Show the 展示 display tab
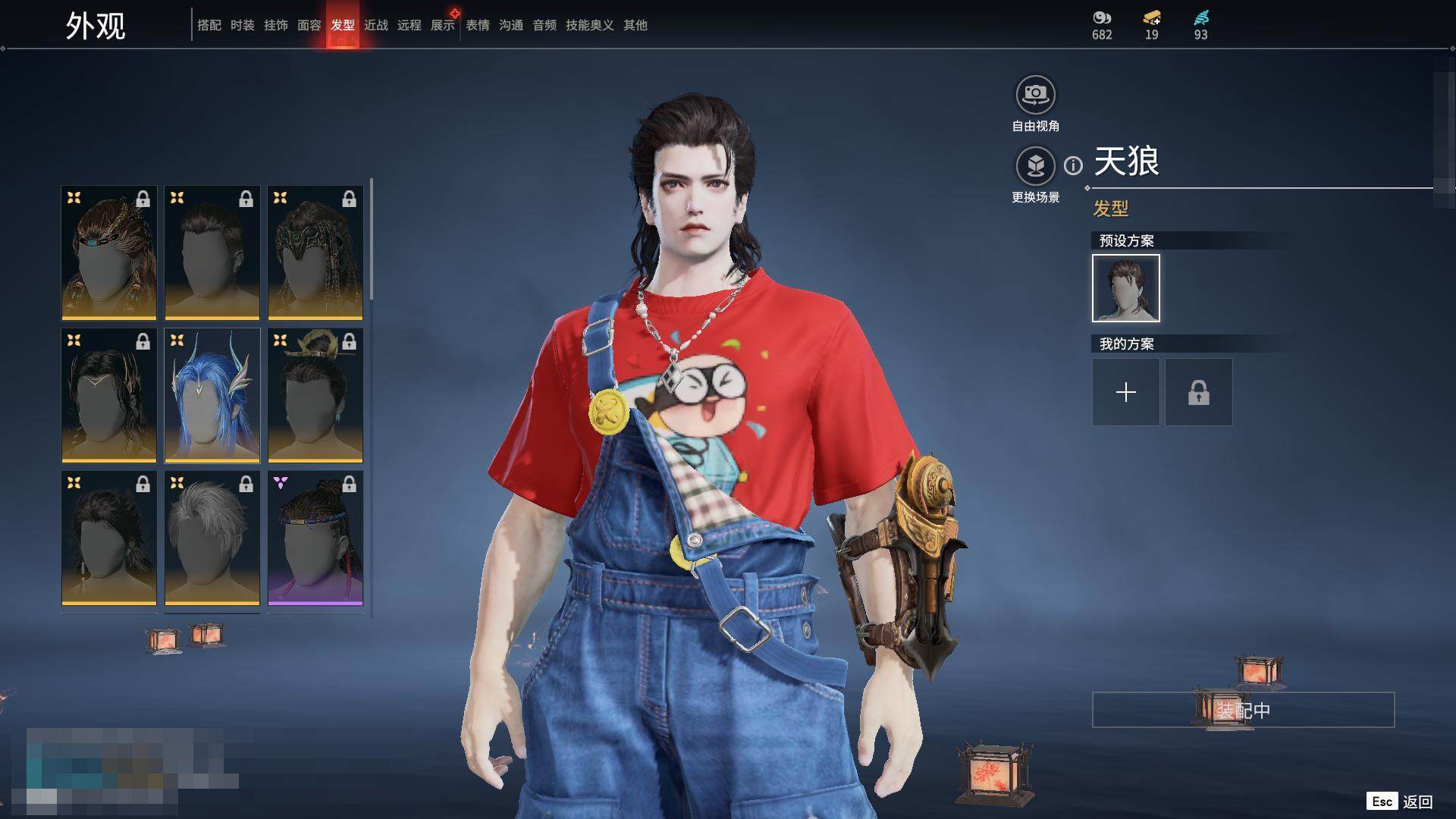The image size is (1456, 819). tap(443, 25)
